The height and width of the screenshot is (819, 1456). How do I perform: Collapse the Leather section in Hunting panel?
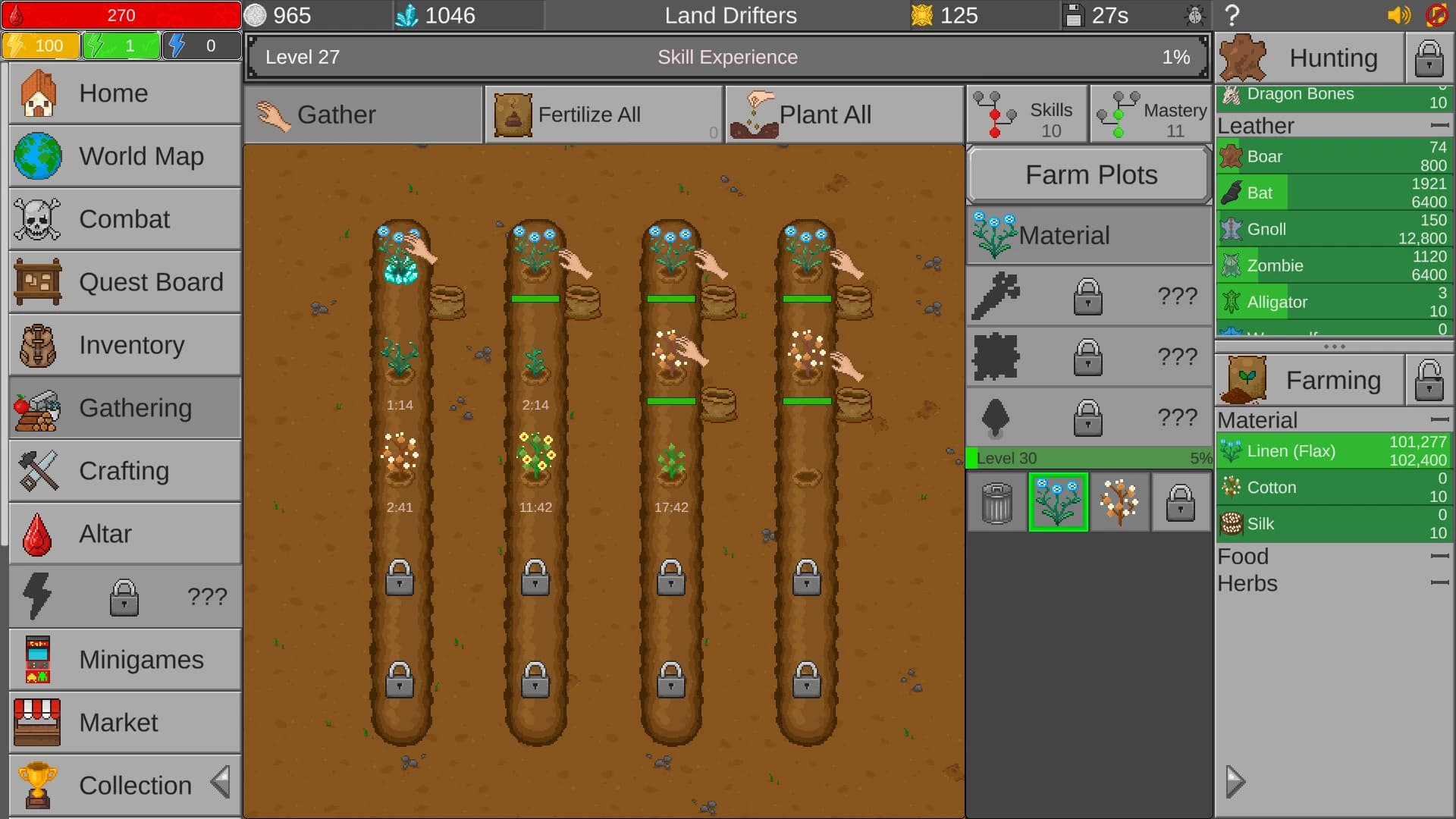(x=1439, y=124)
